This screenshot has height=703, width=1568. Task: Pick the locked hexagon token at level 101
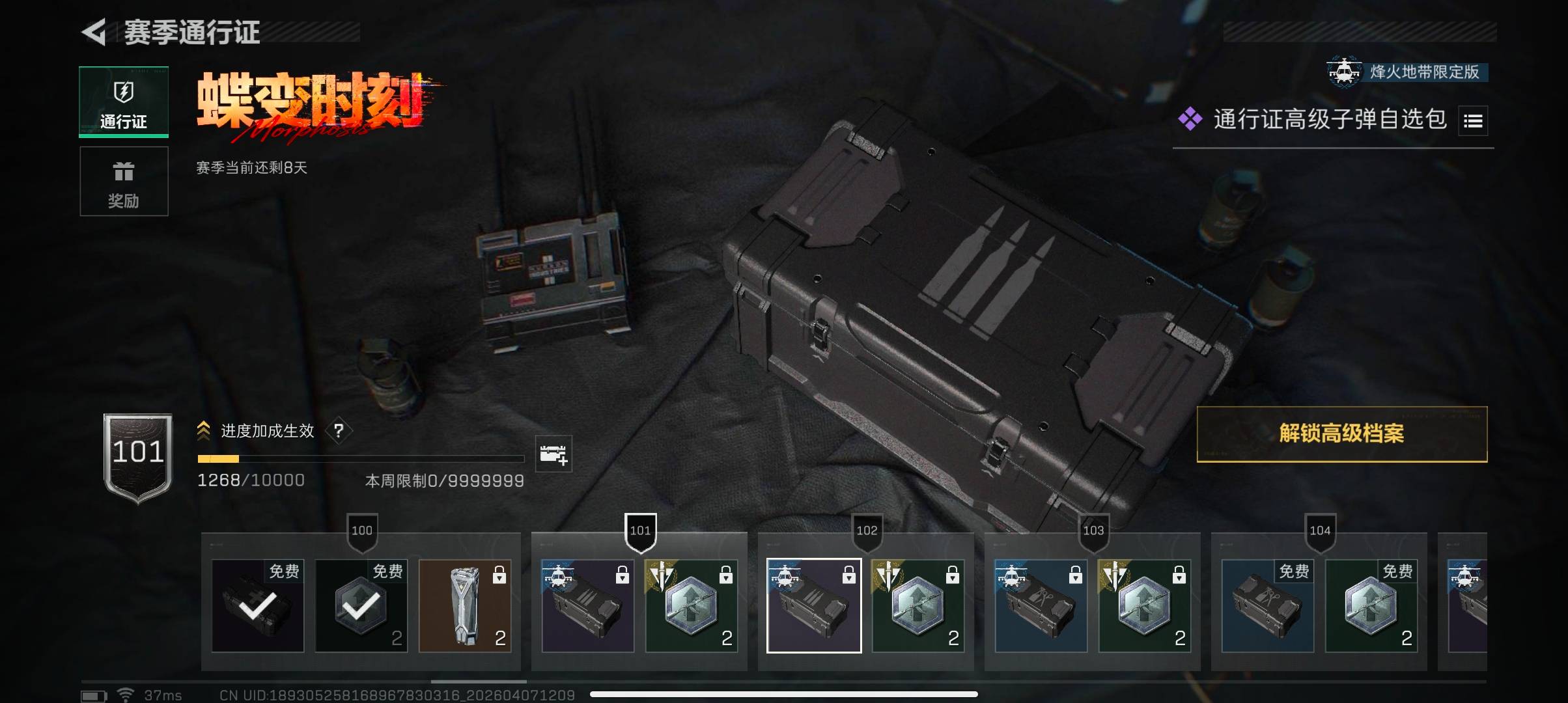[692, 606]
